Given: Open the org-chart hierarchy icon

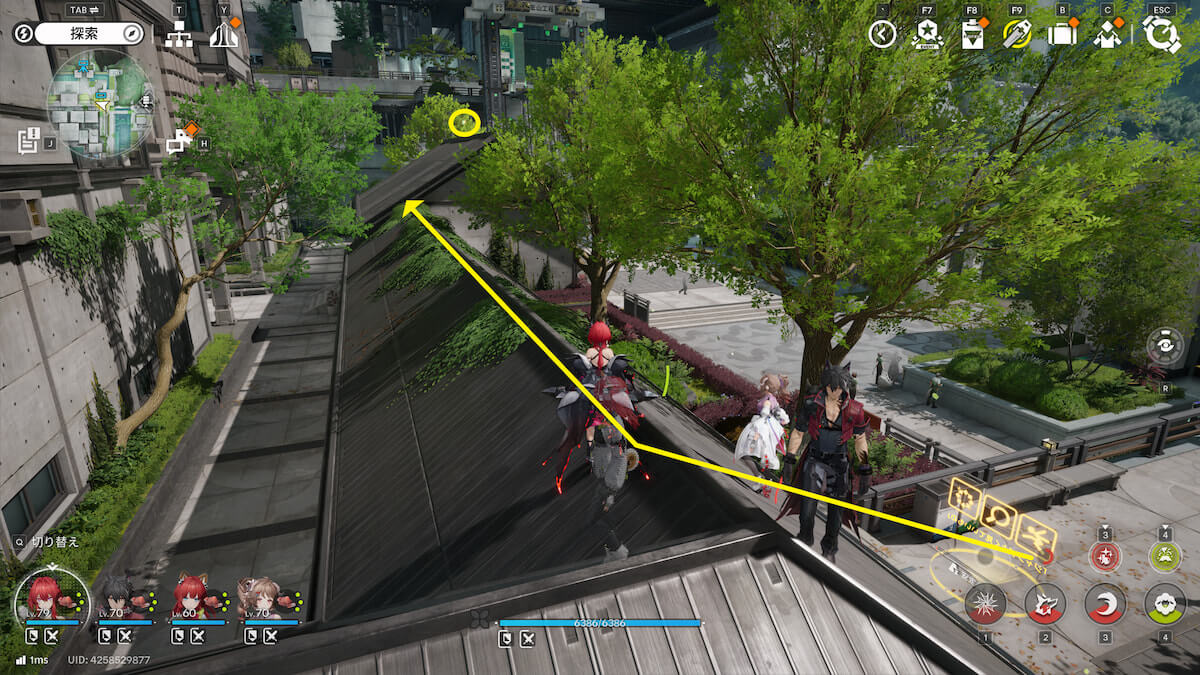Looking at the screenshot, I should click(x=179, y=35).
